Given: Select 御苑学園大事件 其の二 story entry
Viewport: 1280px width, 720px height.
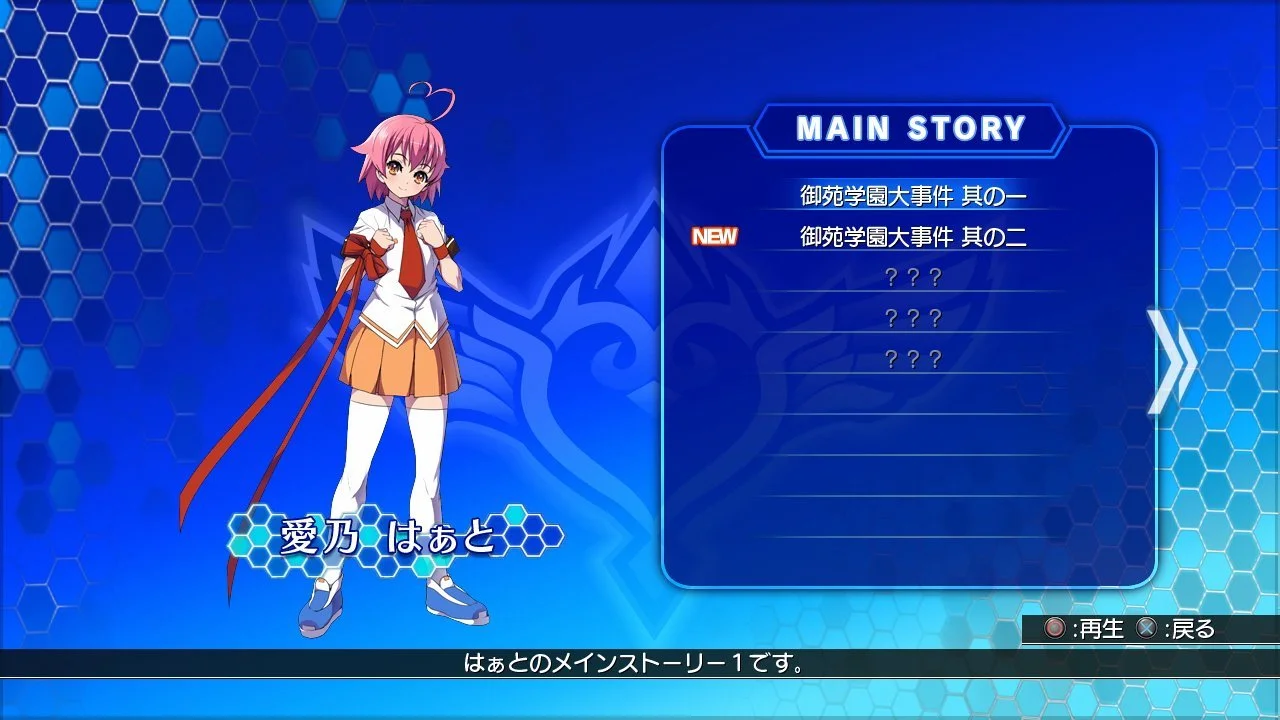Looking at the screenshot, I should (910, 238).
